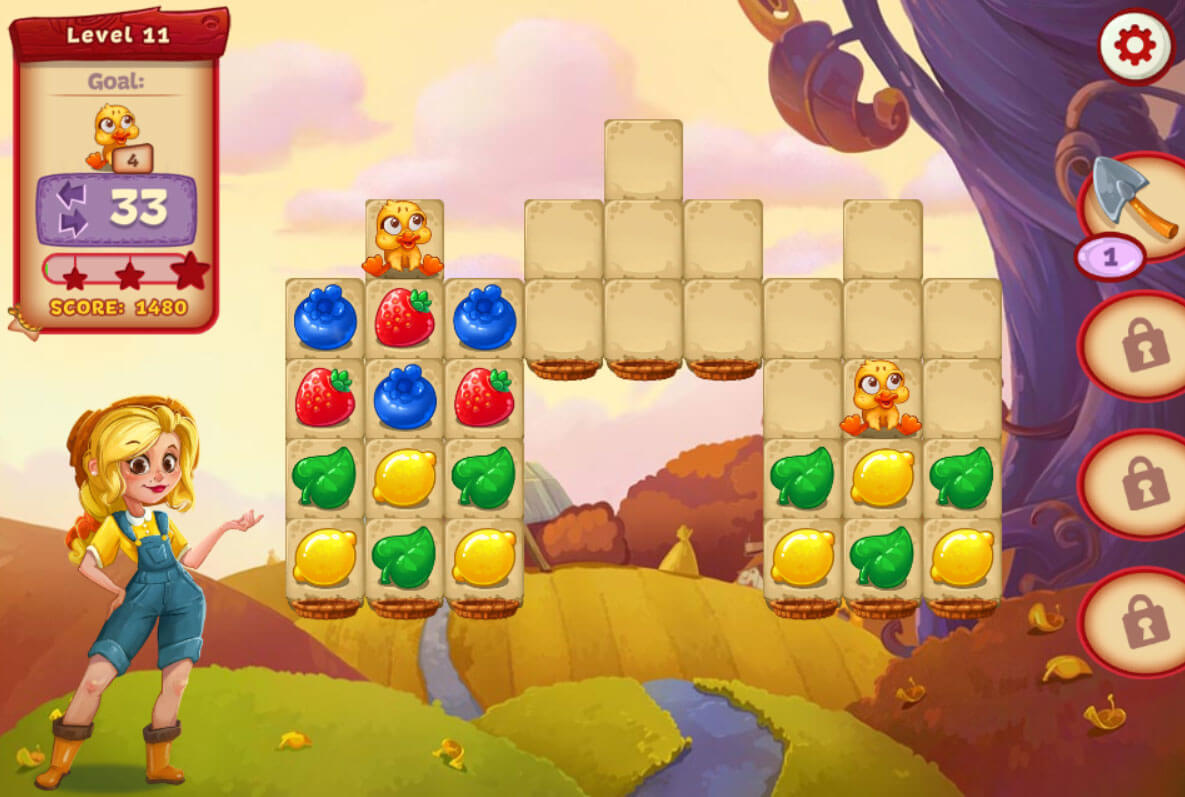Screen dimensions: 1185x797
Task: Select the chick sitting above the strawberry
Action: click(x=403, y=239)
